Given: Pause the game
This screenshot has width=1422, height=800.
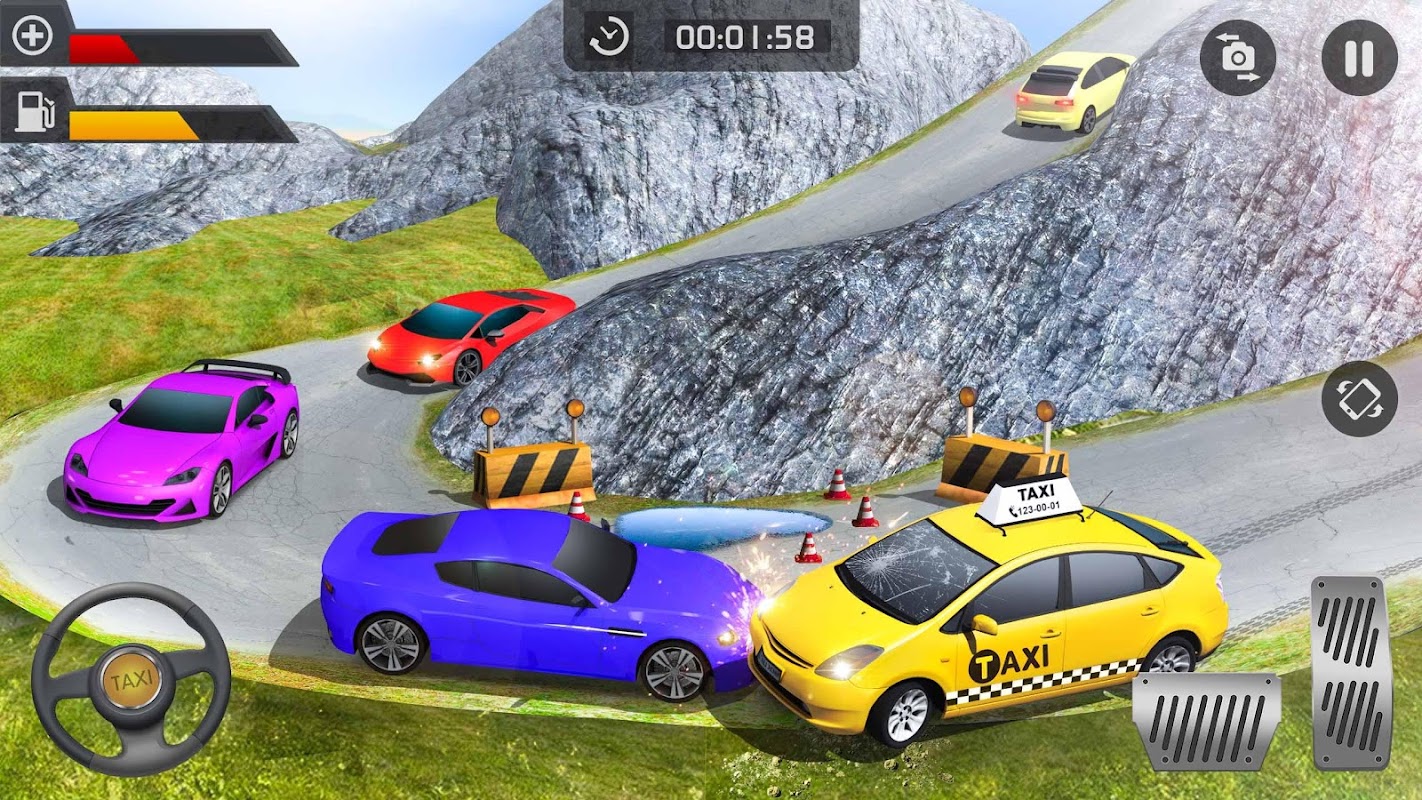Looking at the screenshot, I should click(x=1359, y=58).
